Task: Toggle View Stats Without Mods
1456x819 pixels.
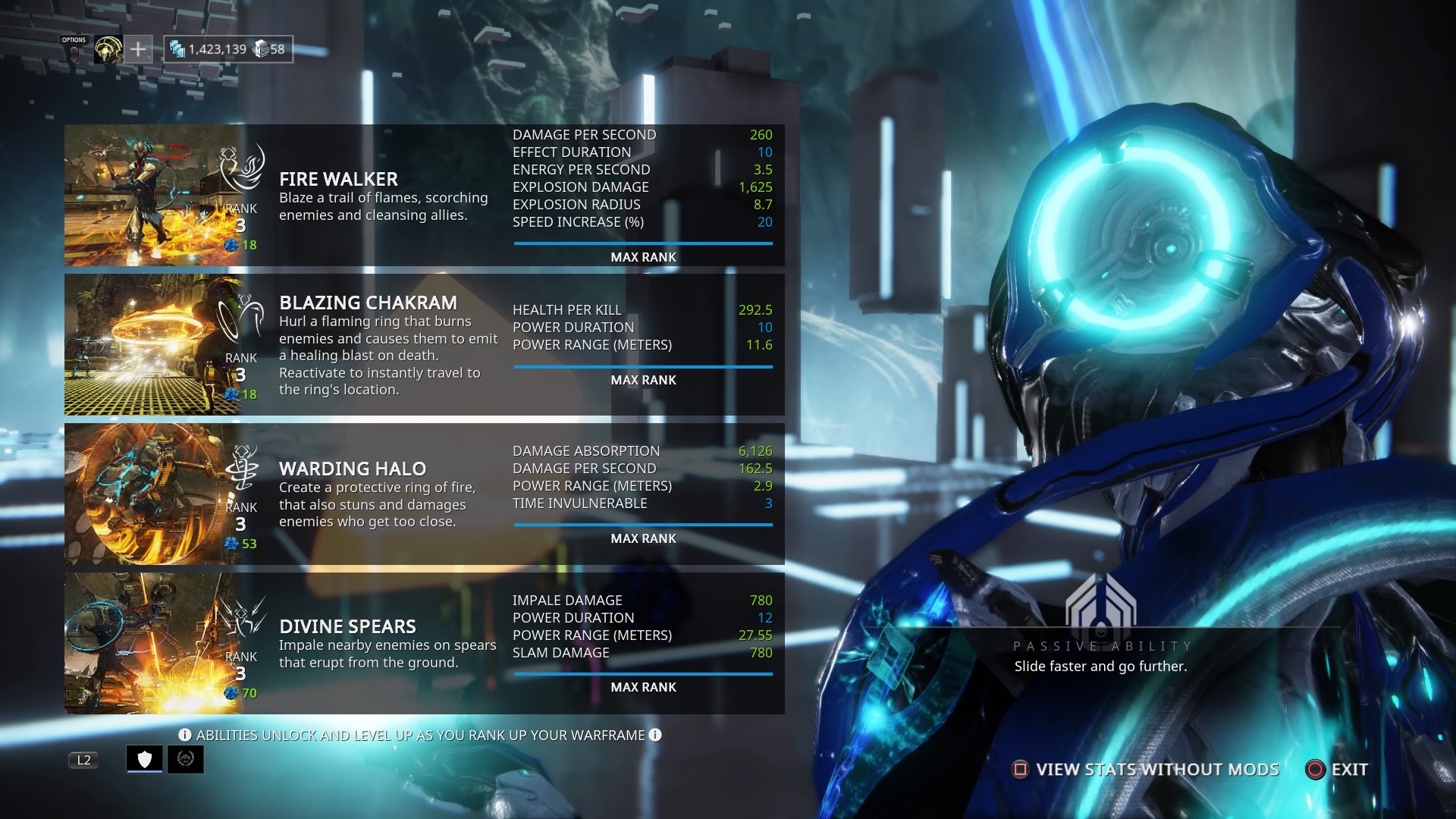Action: (x=1147, y=770)
